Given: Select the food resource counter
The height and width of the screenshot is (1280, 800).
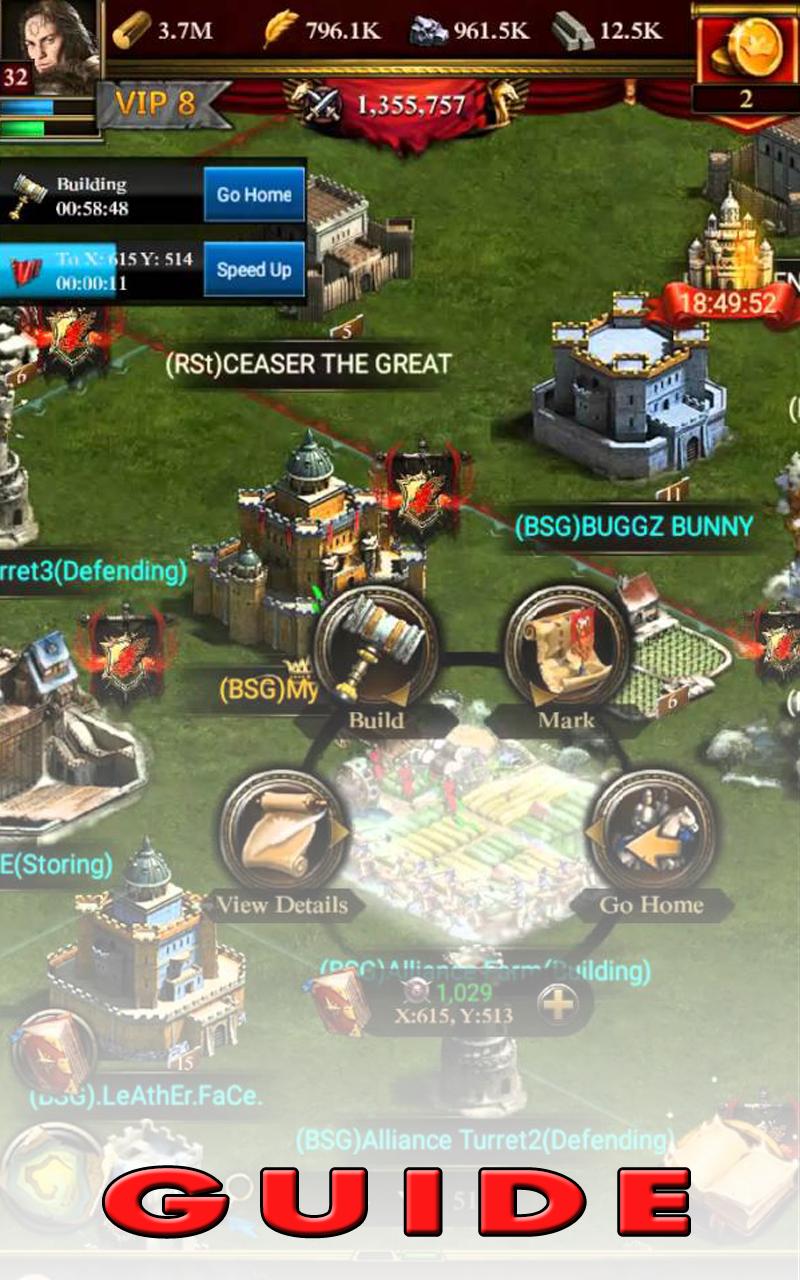Looking at the screenshot, I should pyautogui.click(x=322, y=31).
